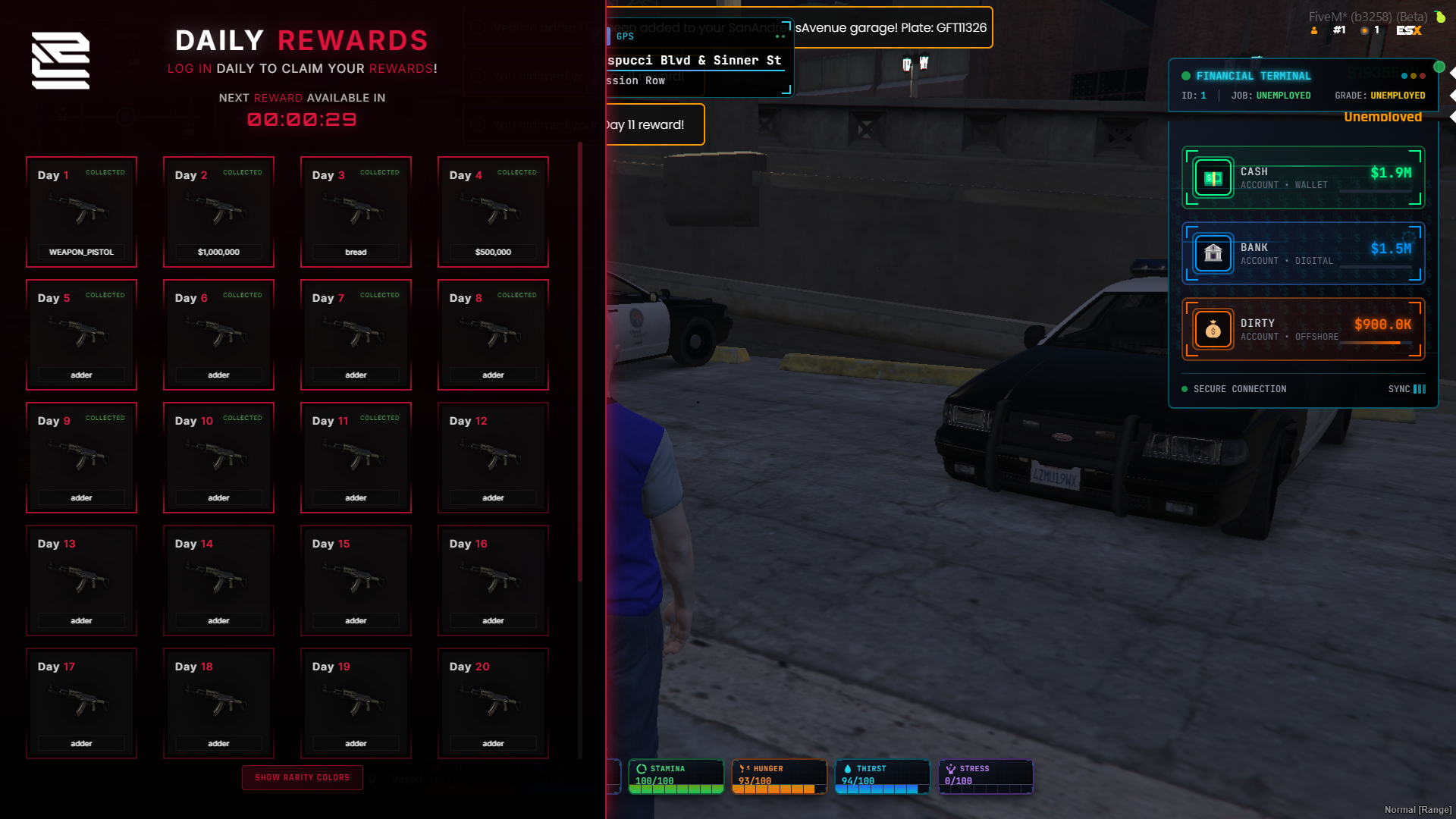
Task: Expand the SYNC bars indicator
Action: (x=1420, y=389)
